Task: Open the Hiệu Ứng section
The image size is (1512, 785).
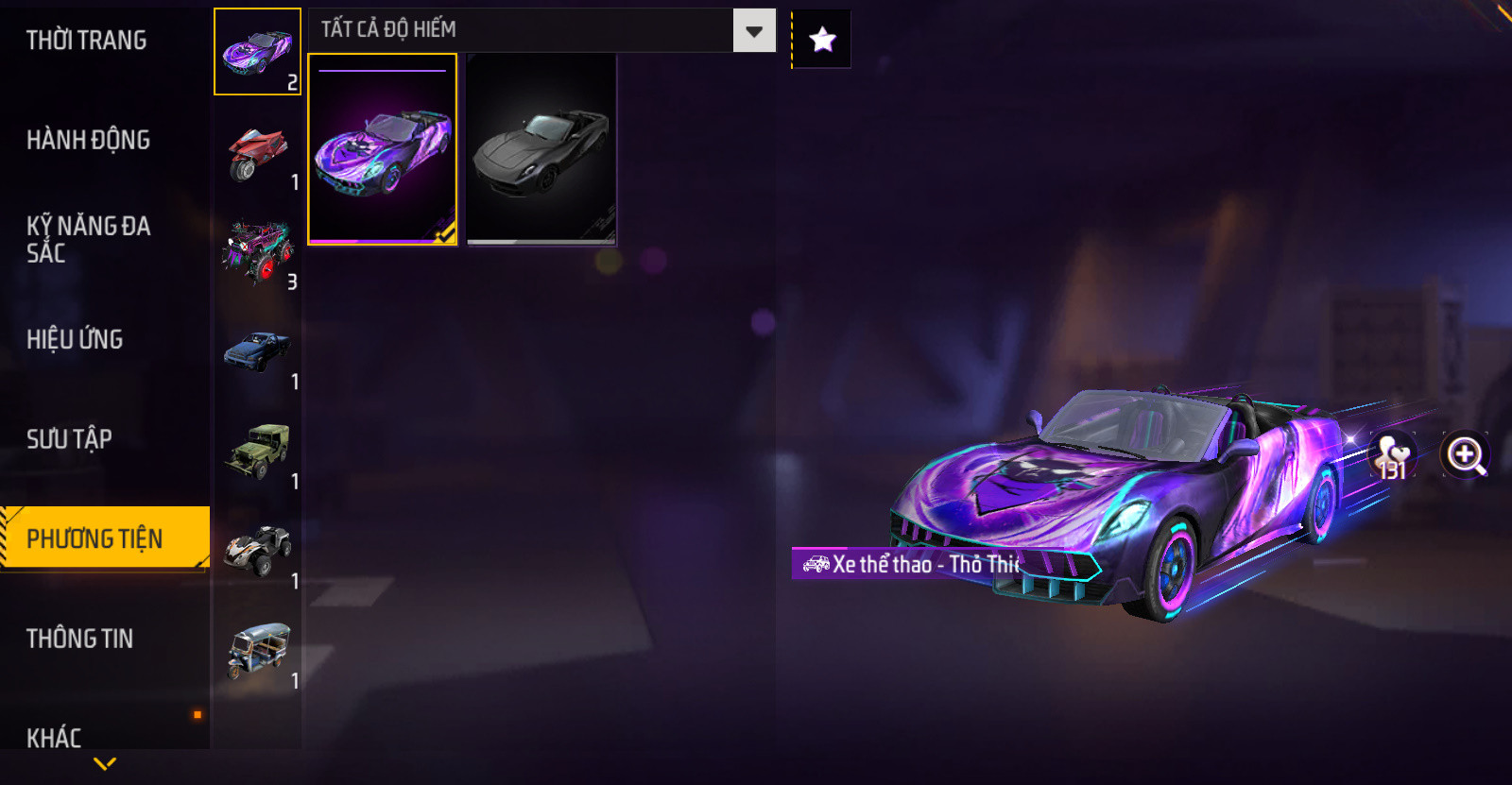Action: (x=75, y=339)
